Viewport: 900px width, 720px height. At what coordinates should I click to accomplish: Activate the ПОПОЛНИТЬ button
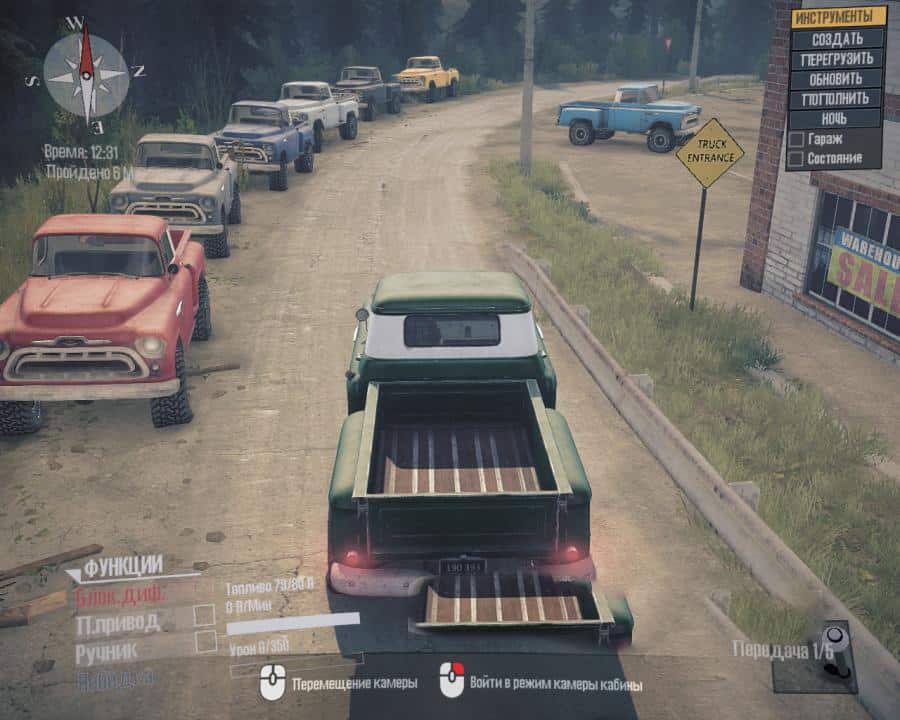[837, 99]
